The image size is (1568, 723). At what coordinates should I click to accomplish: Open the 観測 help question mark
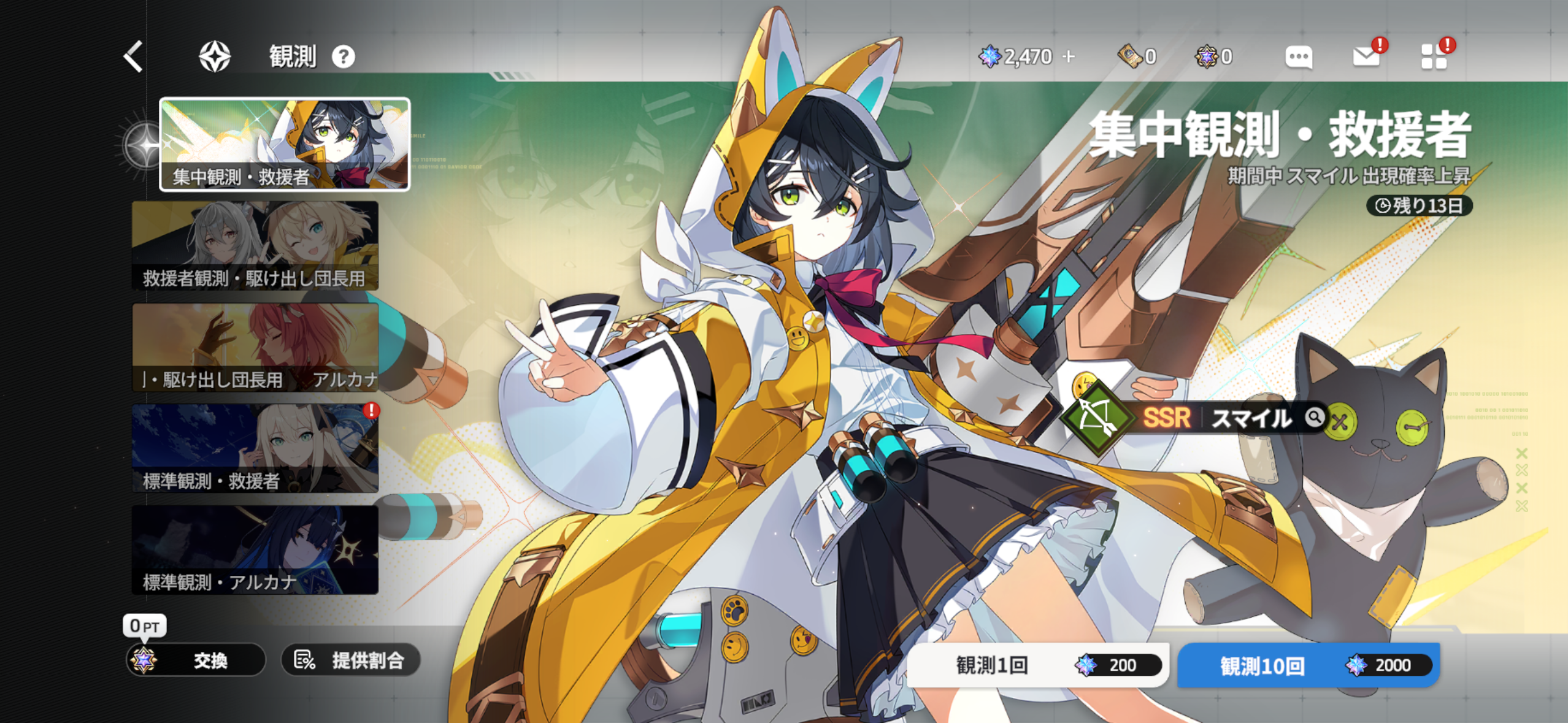point(344,57)
